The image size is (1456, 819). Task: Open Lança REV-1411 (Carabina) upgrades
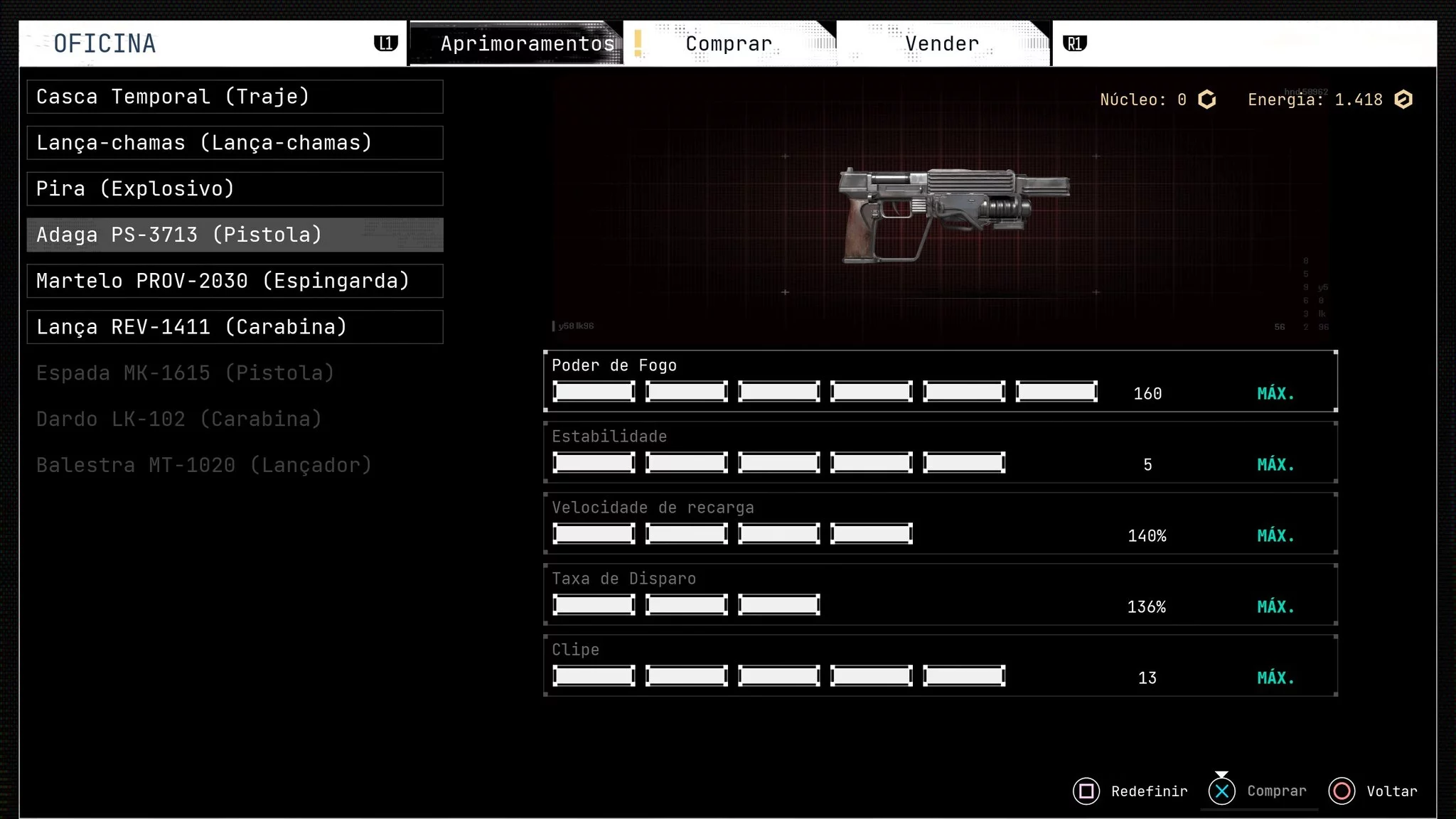(235, 327)
